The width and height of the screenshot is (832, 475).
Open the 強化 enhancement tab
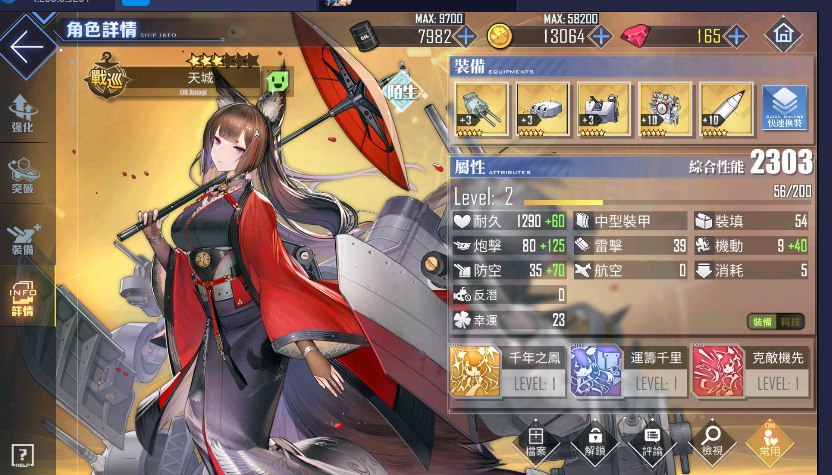click(x=22, y=115)
